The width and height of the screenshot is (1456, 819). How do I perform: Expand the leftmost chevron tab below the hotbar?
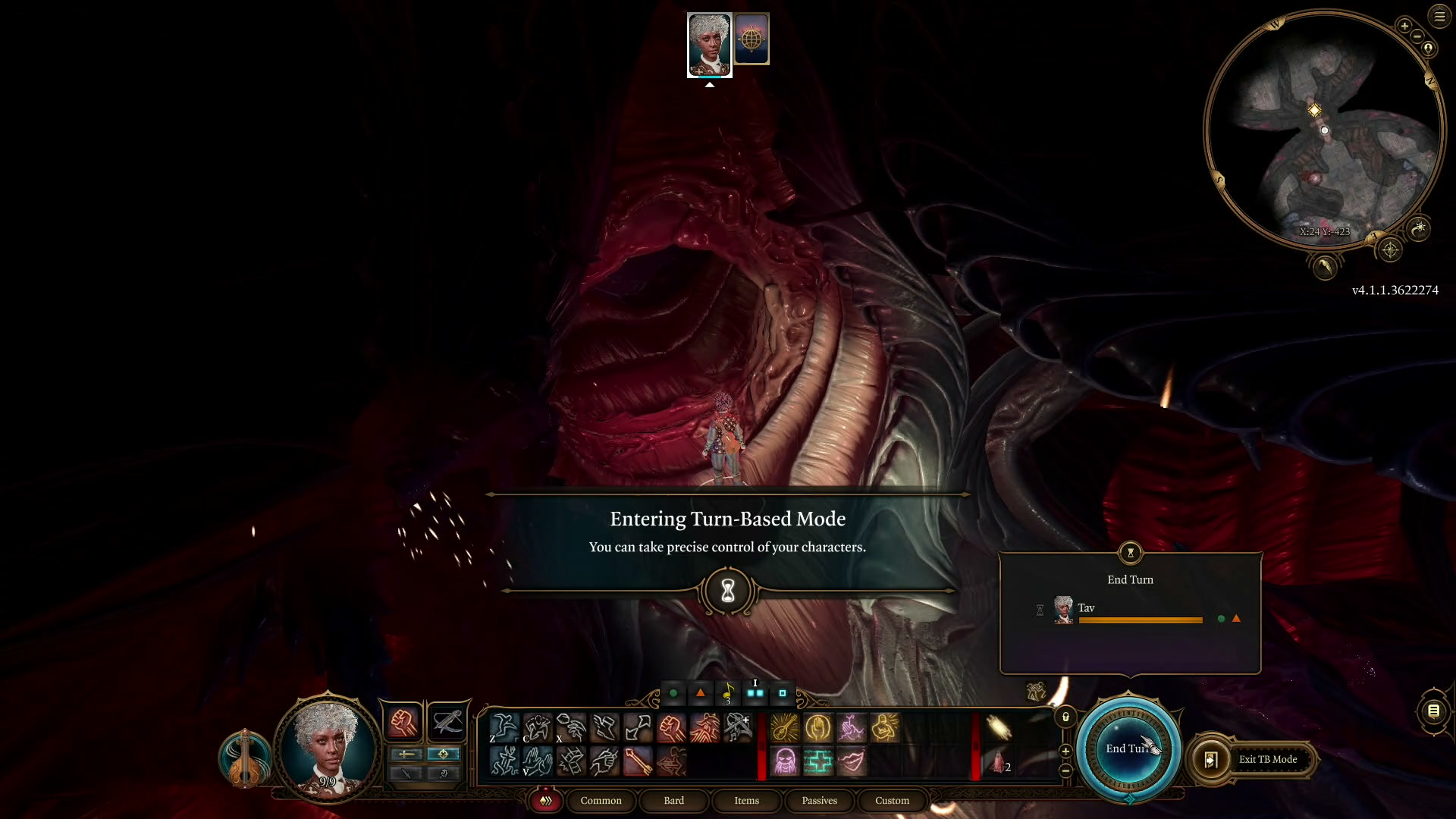pos(546,800)
